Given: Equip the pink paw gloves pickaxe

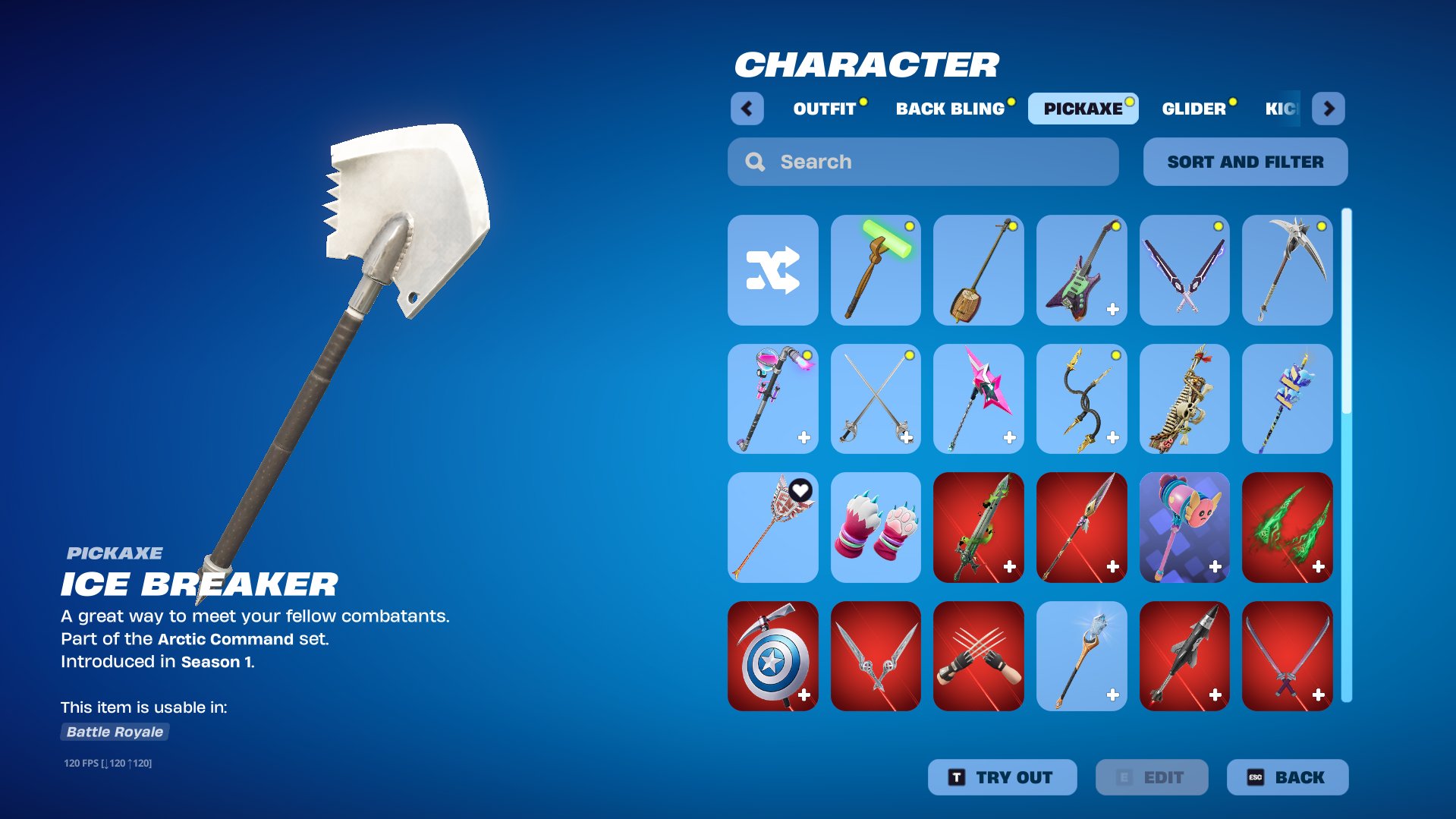Looking at the screenshot, I should tap(876, 528).
